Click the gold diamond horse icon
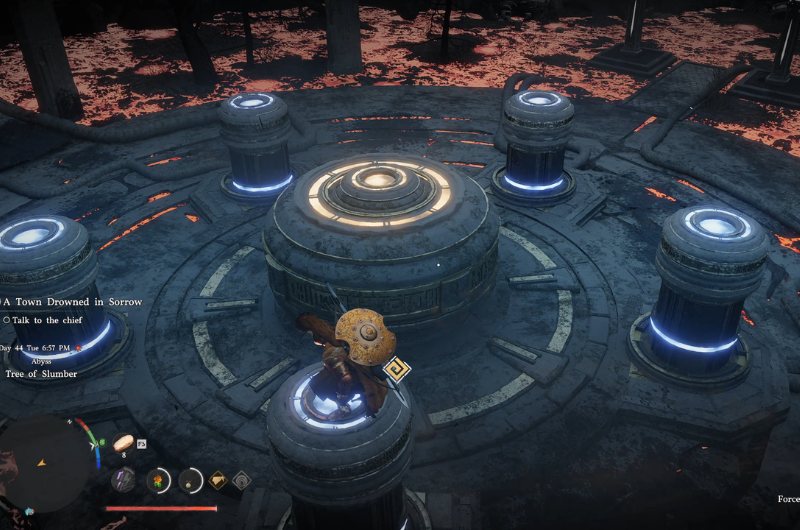 217,481
